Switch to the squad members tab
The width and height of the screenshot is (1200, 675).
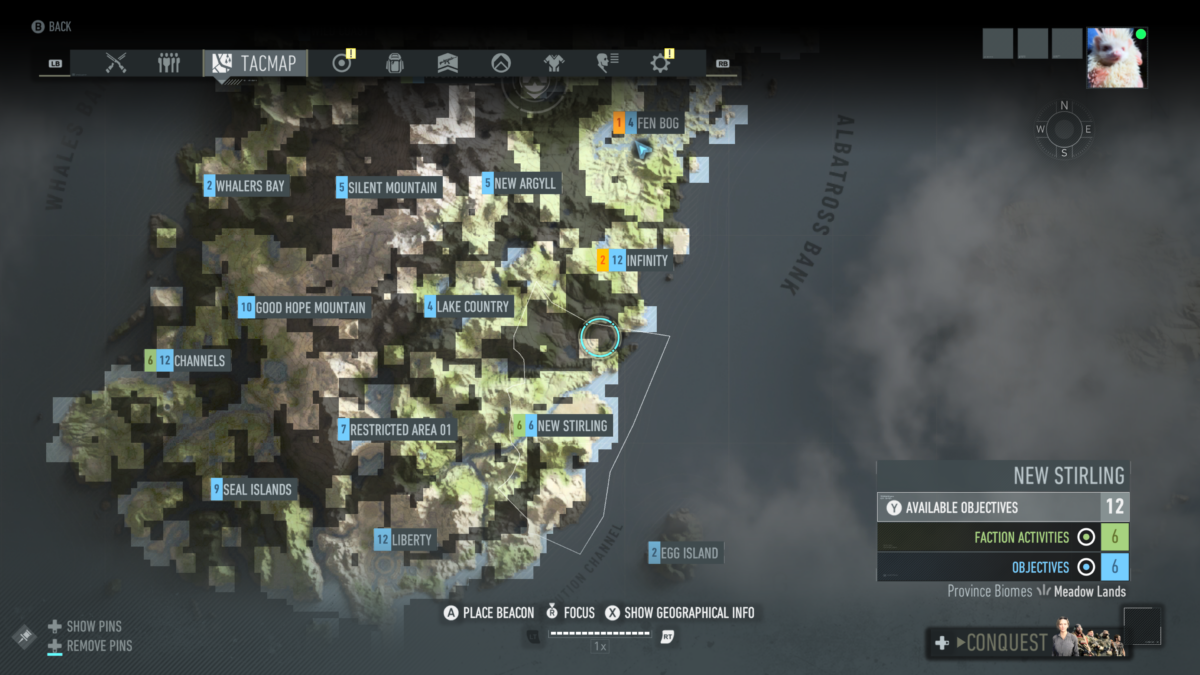(169, 63)
